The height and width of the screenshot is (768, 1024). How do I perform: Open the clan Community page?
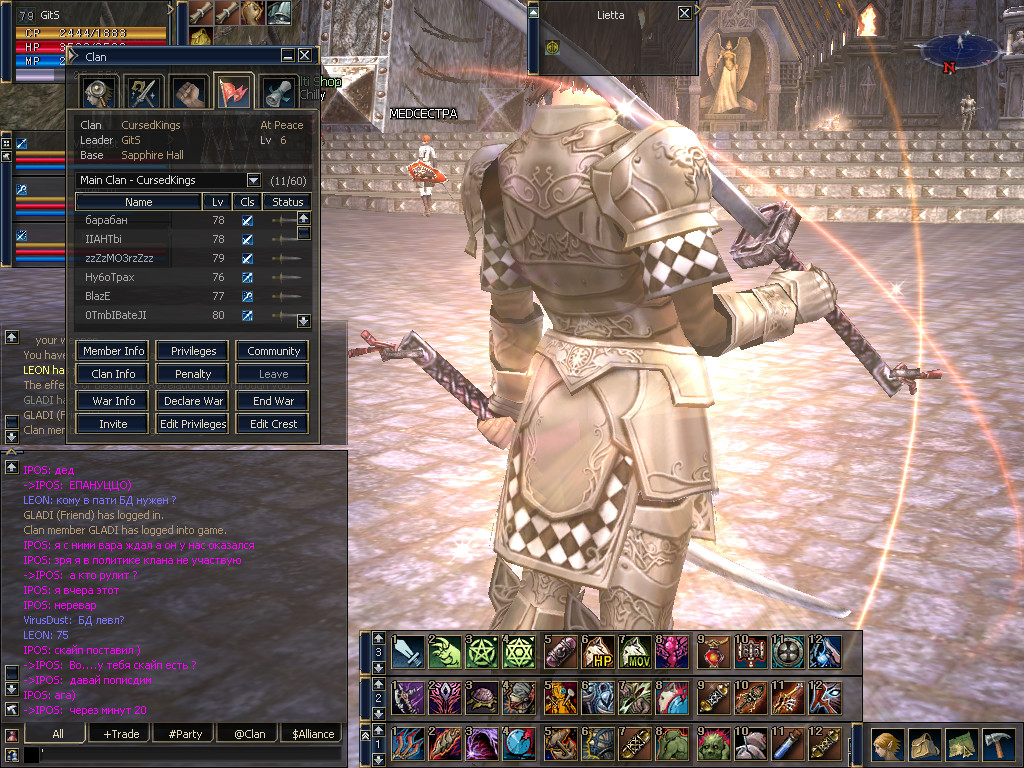(x=273, y=351)
